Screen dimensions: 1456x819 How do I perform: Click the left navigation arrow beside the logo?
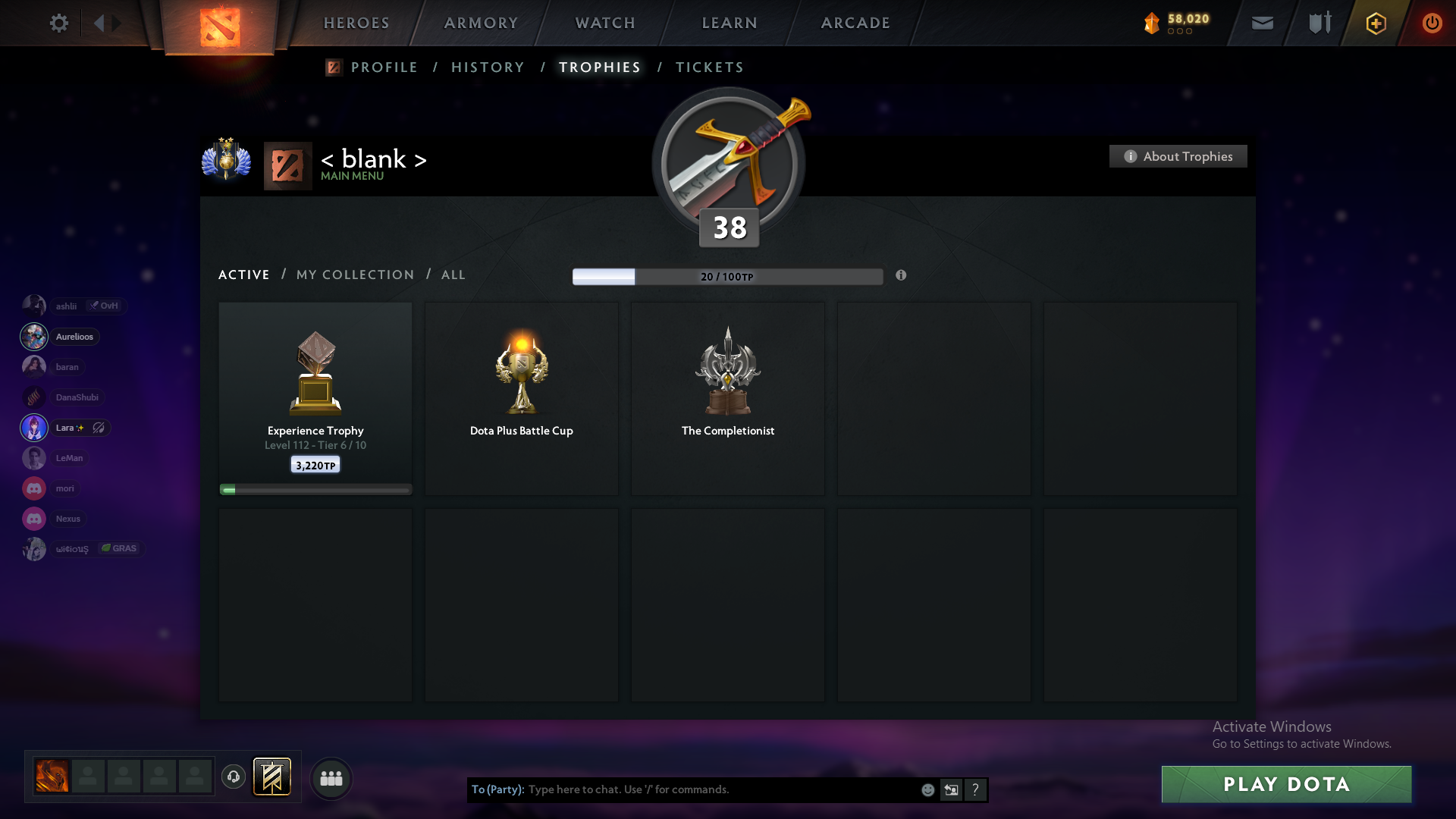click(99, 23)
